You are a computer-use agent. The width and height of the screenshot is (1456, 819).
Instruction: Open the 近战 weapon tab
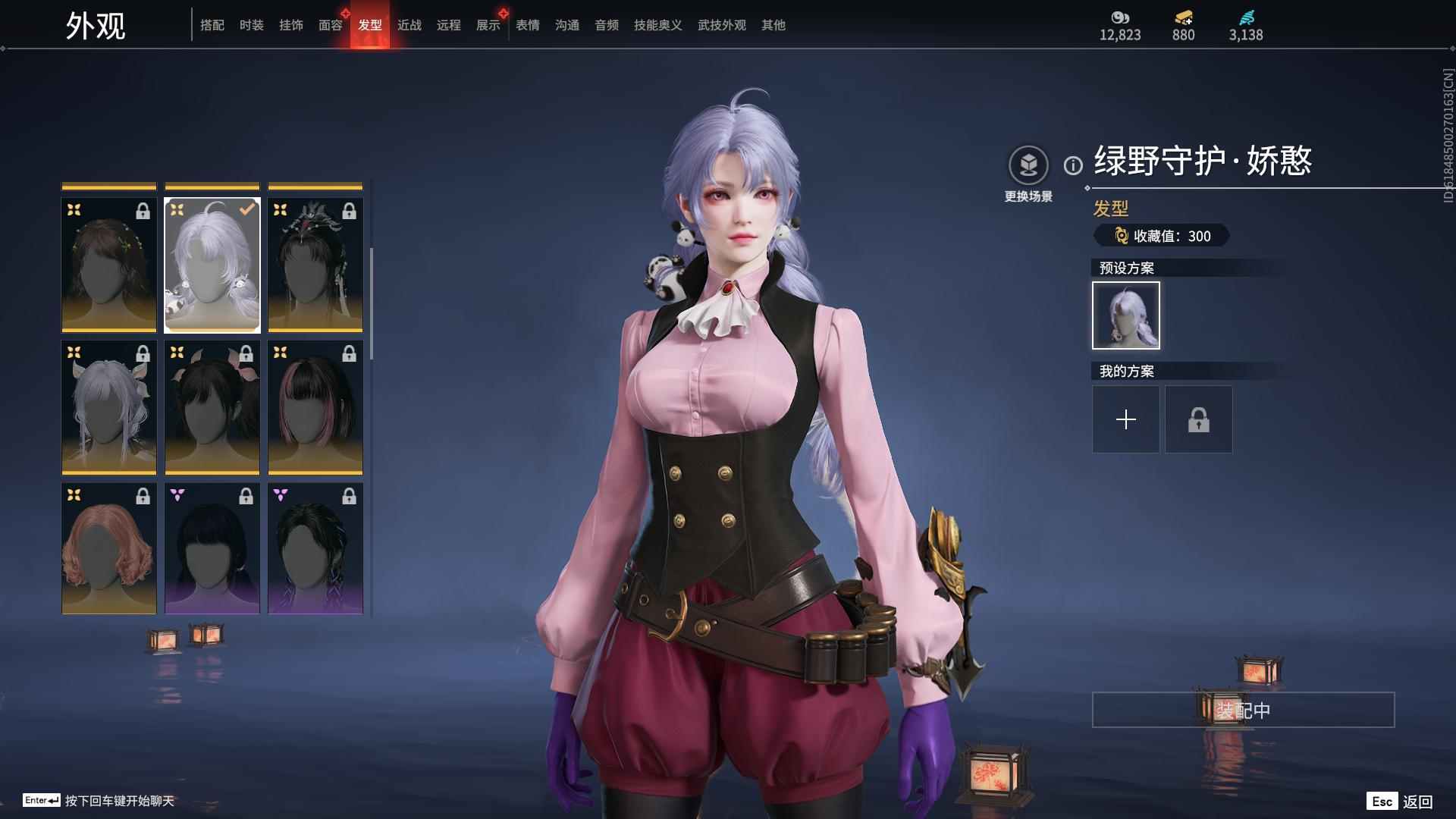(409, 25)
